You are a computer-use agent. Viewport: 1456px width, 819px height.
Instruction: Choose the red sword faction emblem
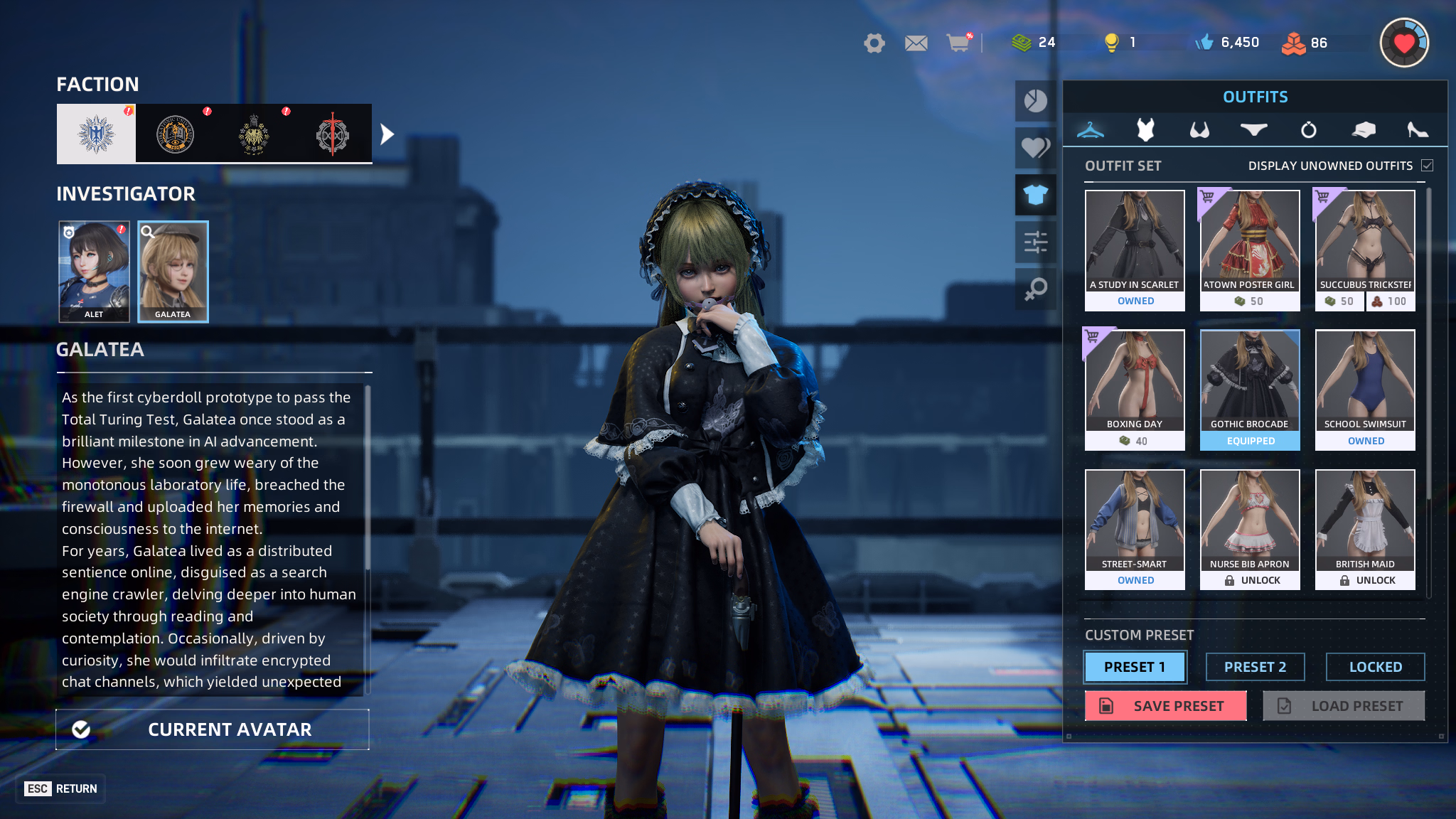pos(332,134)
